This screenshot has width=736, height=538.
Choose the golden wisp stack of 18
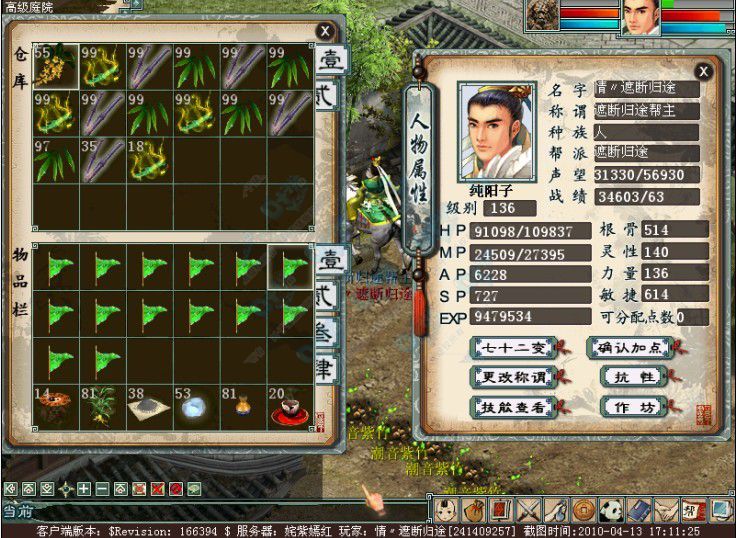[x=149, y=160]
